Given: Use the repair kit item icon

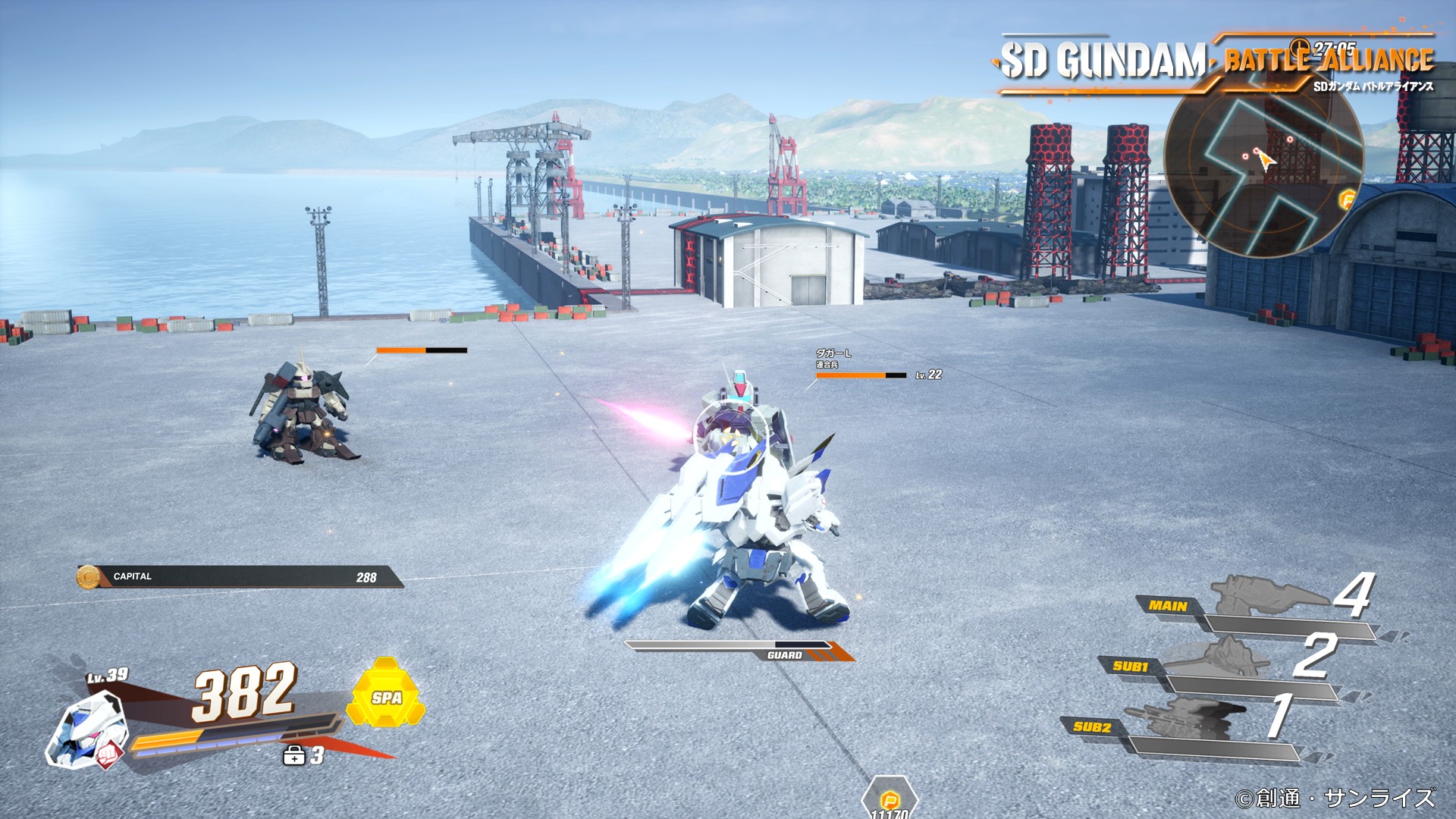Looking at the screenshot, I should [x=293, y=755].
